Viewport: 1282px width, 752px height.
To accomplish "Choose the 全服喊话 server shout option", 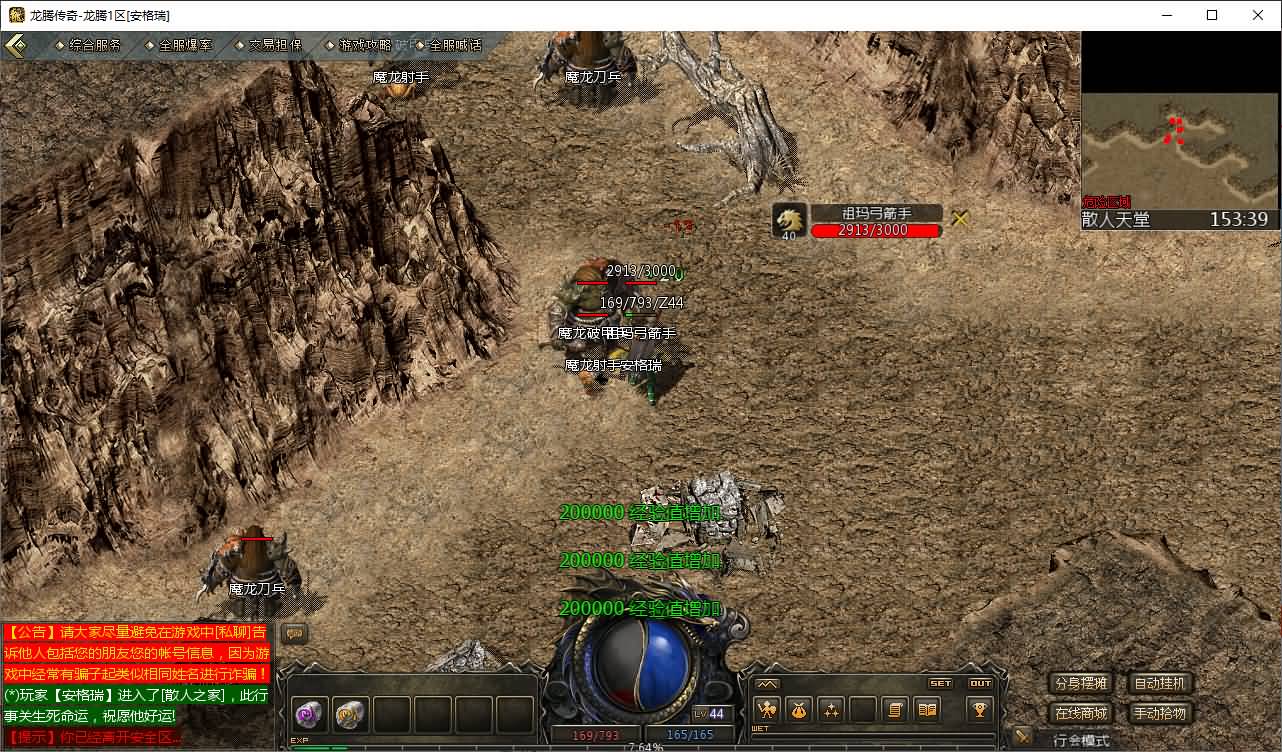I will (x=450, y=45).
